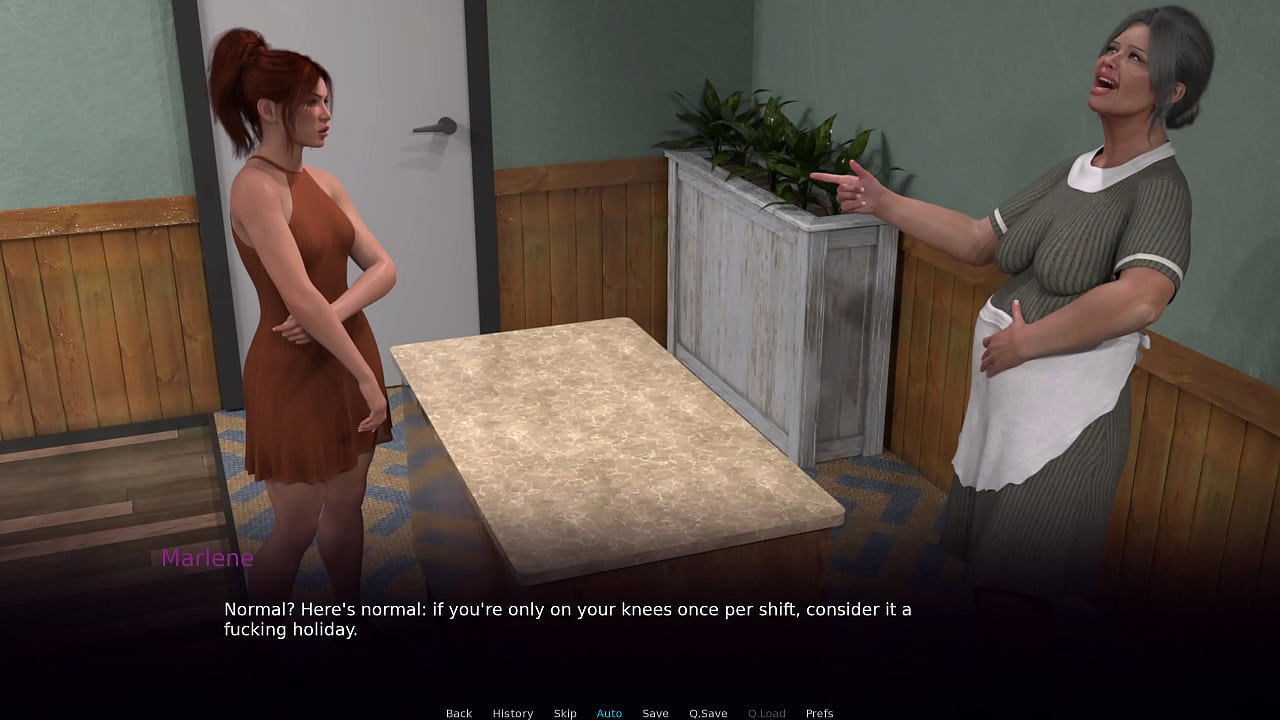This screenshot has width=1280, height=720.
Task: Toggle Skip mode on
Action: tap(565, 713)
